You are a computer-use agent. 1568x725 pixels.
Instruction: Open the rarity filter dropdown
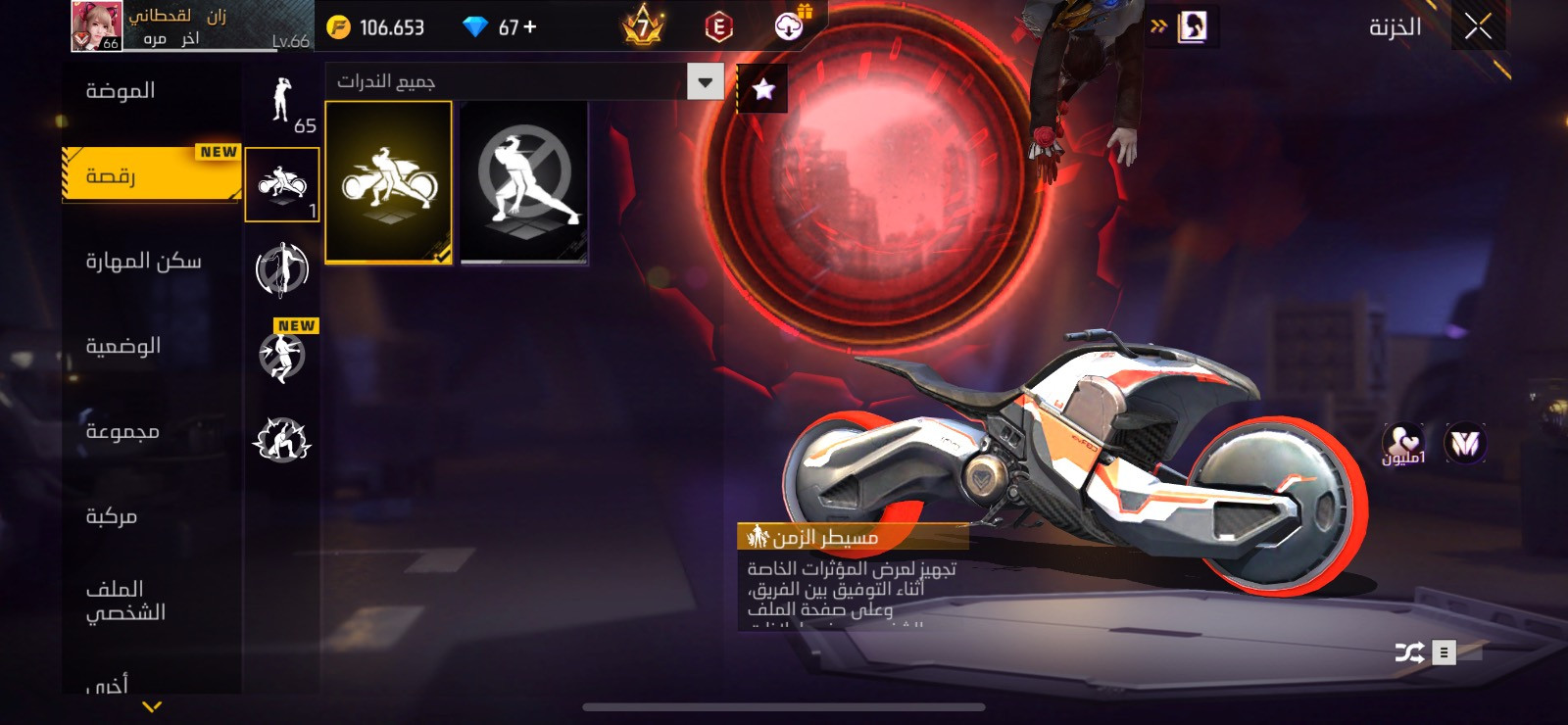click(705, 81)
